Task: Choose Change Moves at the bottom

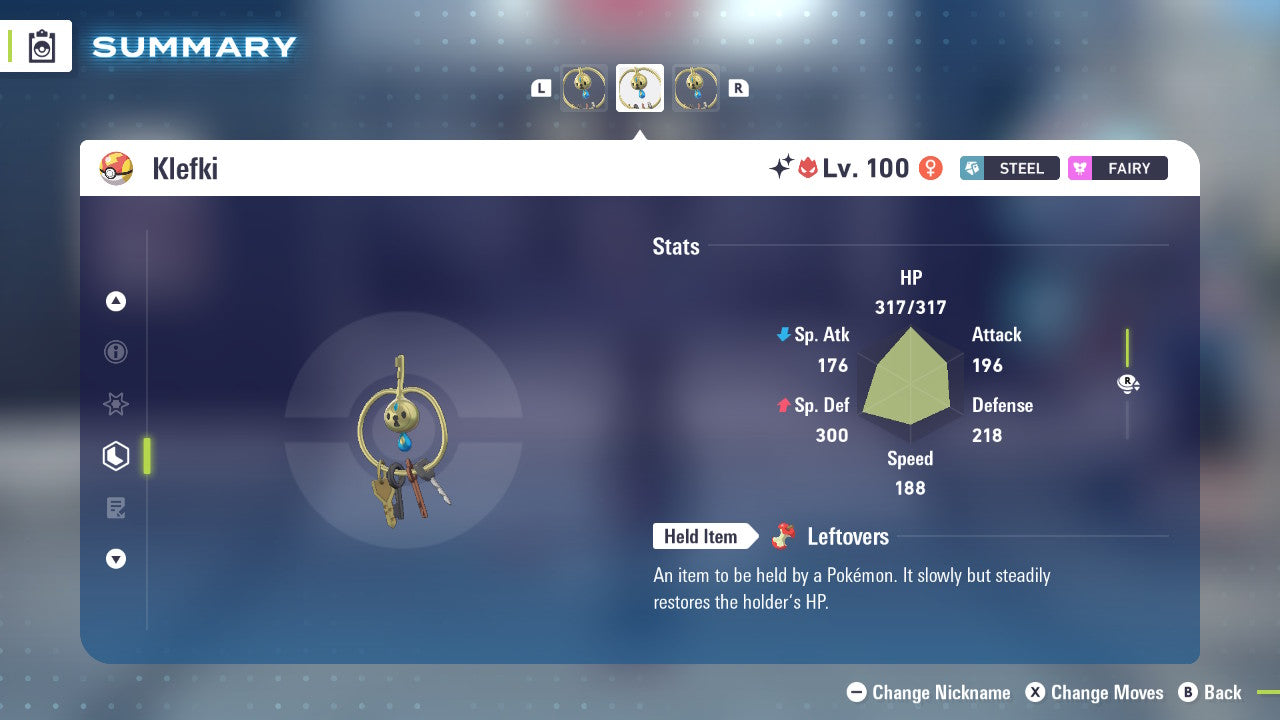Action: (1095, 692)
